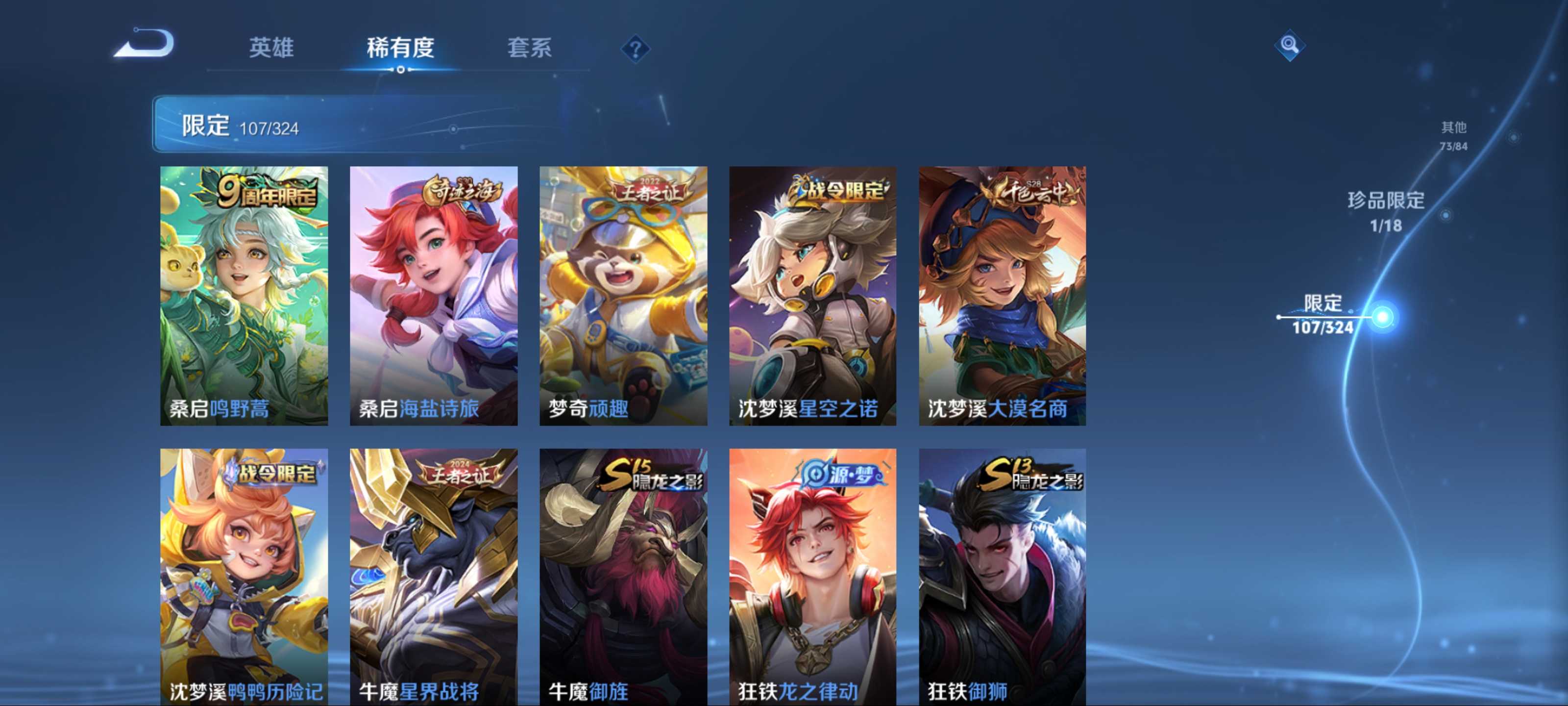Pick the 沈梦溪 鸭鸭历险记 skin

point(244,576)
